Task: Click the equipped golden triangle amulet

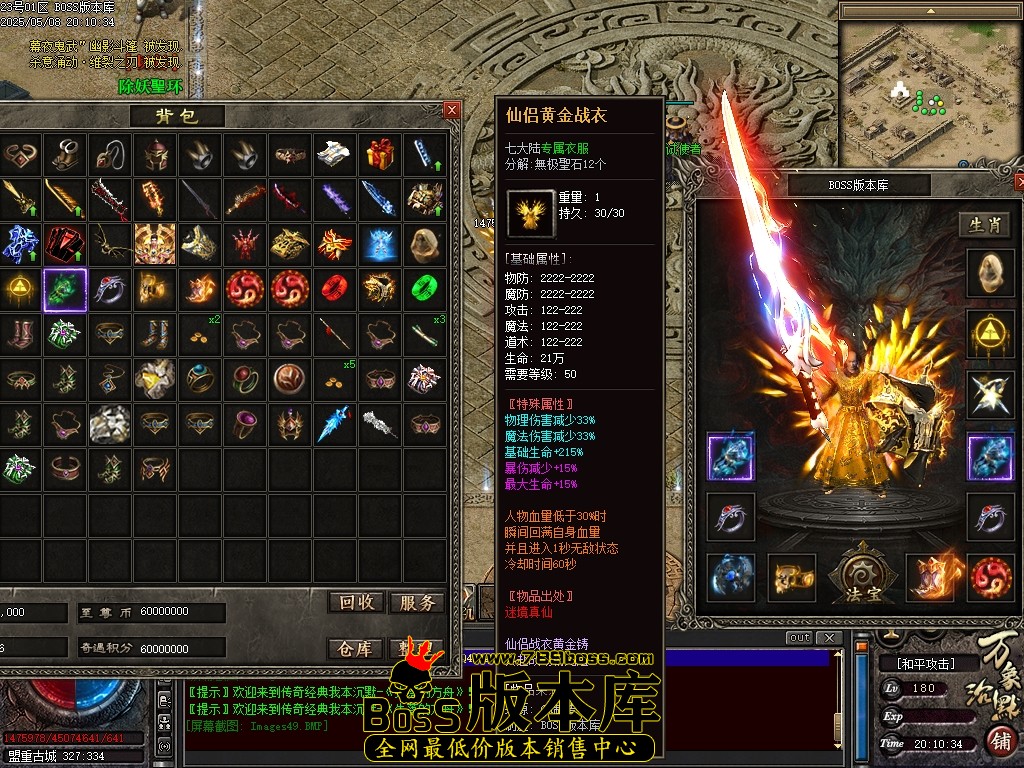Action: tap(990, 332)
